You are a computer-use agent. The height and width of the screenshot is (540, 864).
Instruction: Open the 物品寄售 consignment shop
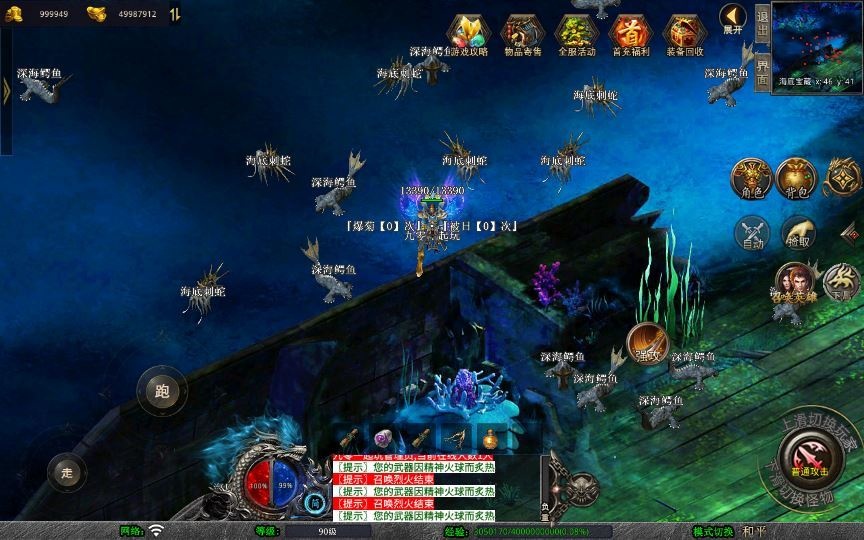521,33
